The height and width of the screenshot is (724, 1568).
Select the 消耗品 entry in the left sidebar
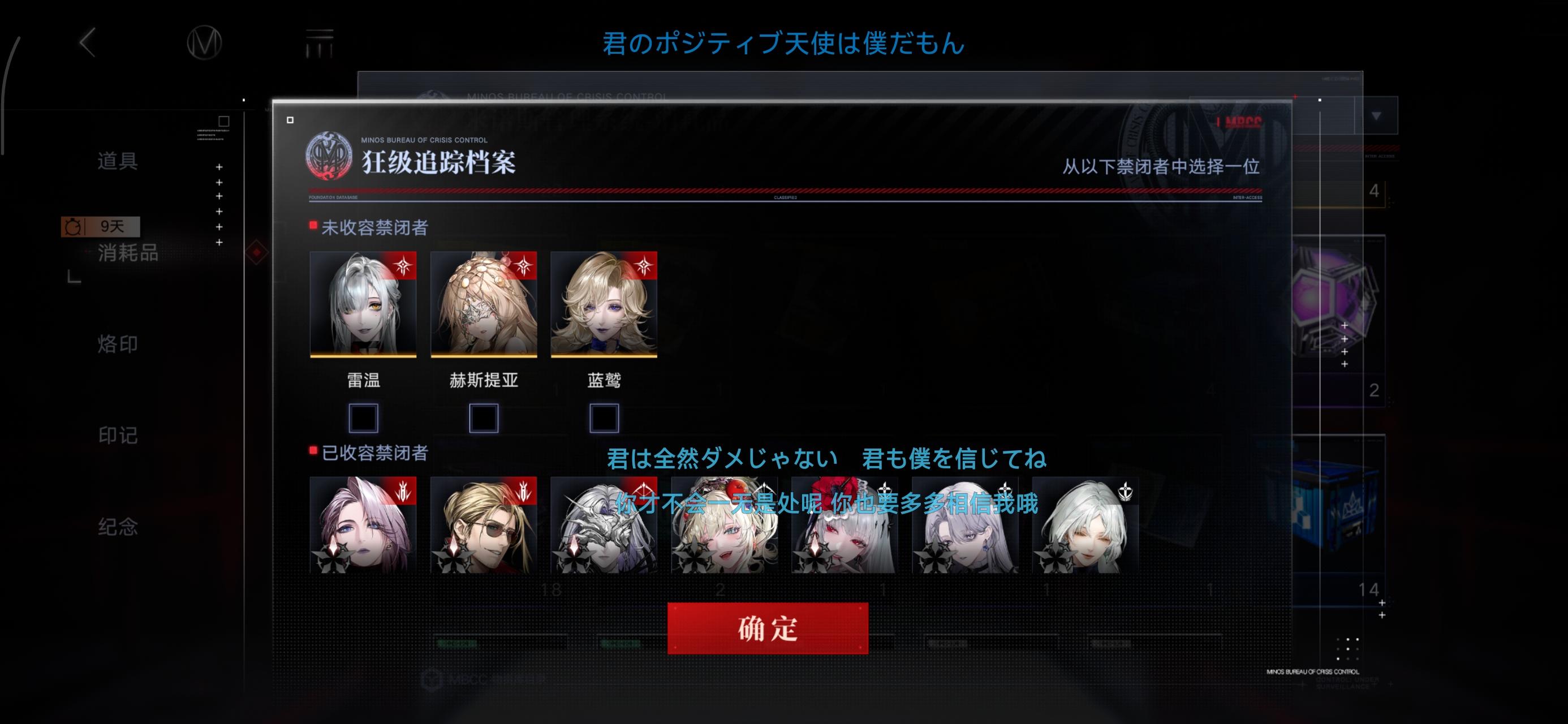tap(128, 255)
